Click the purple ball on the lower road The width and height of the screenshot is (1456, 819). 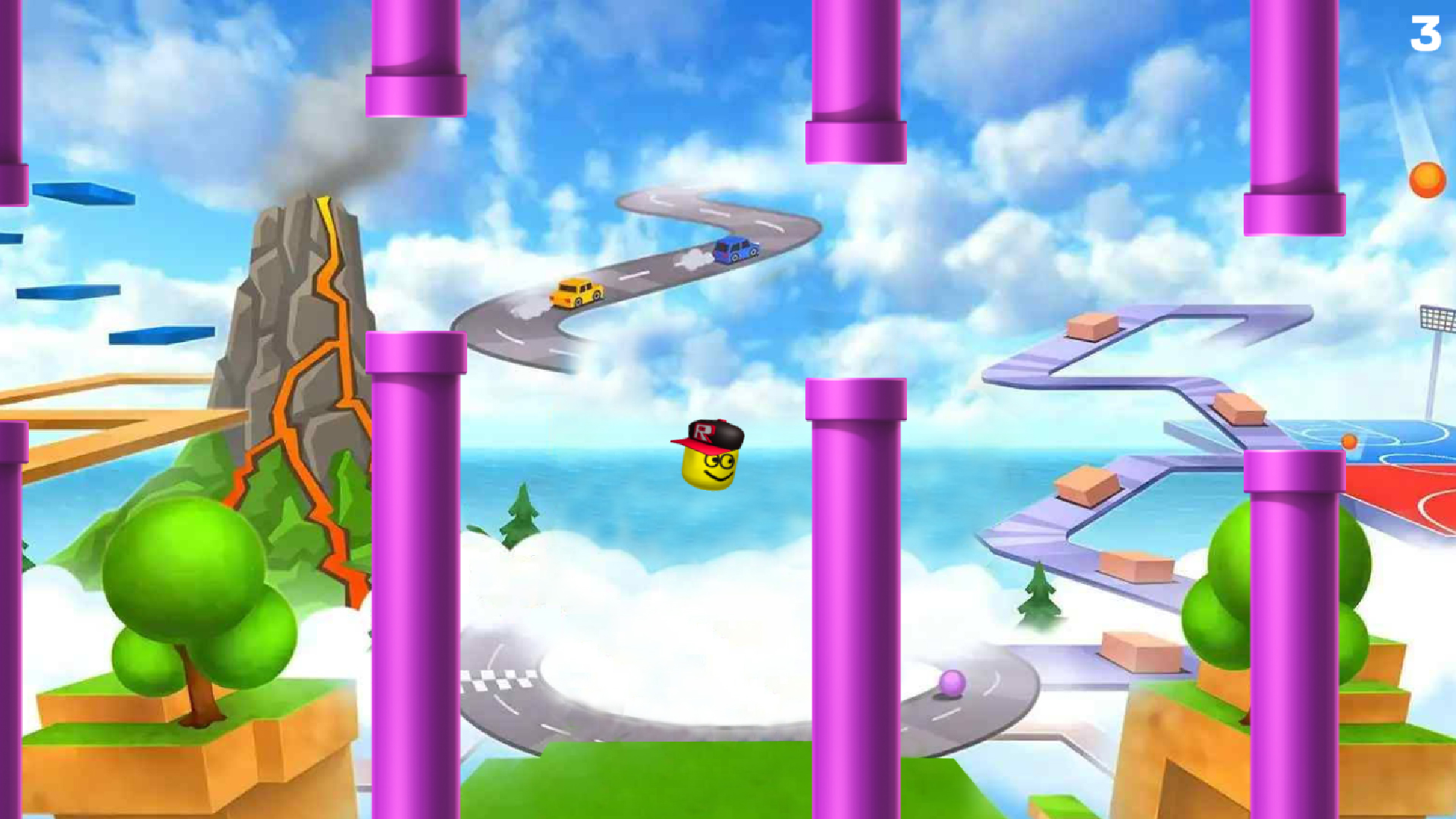point(953,685)
